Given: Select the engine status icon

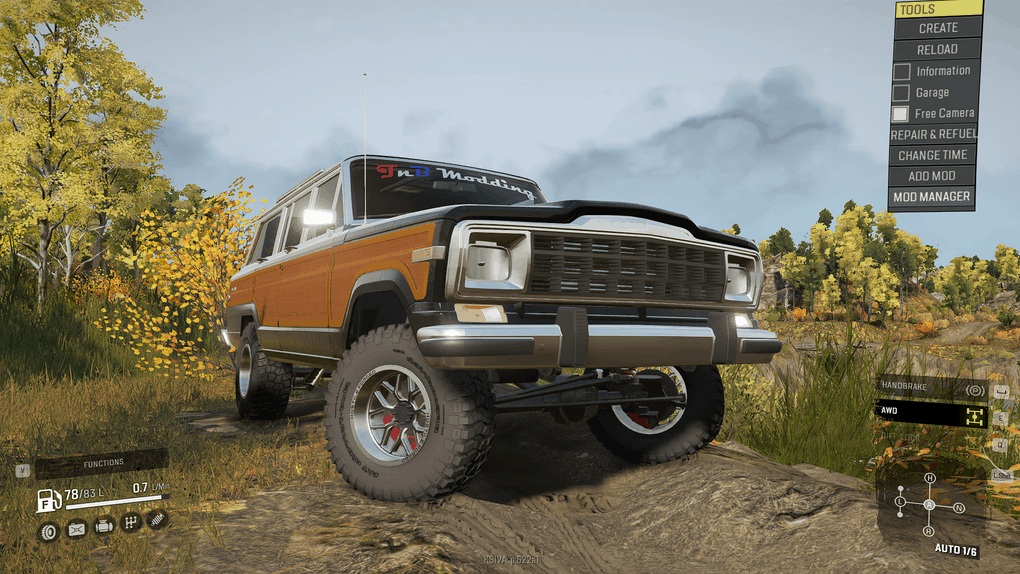Looking at the screenshot, I should click(103, 525).
